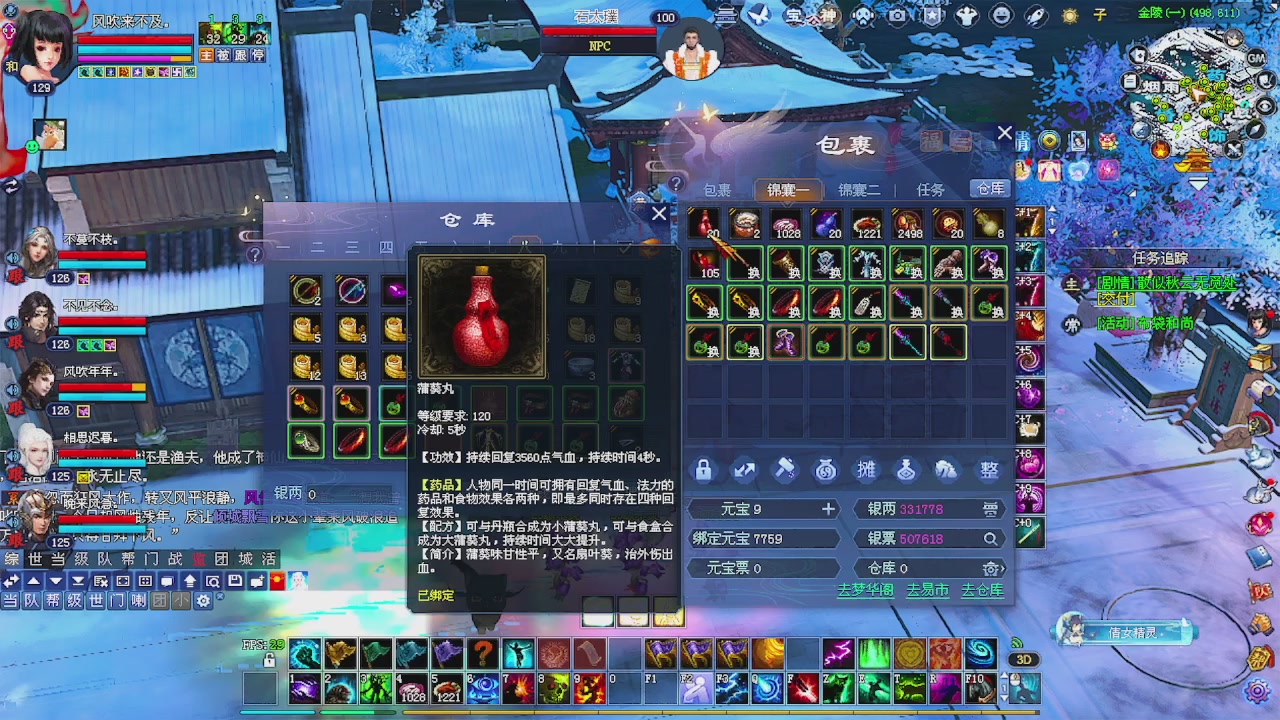Click the 去易市 link
Viewport: 1280px width, 720px height.
(x=927, y=589)
